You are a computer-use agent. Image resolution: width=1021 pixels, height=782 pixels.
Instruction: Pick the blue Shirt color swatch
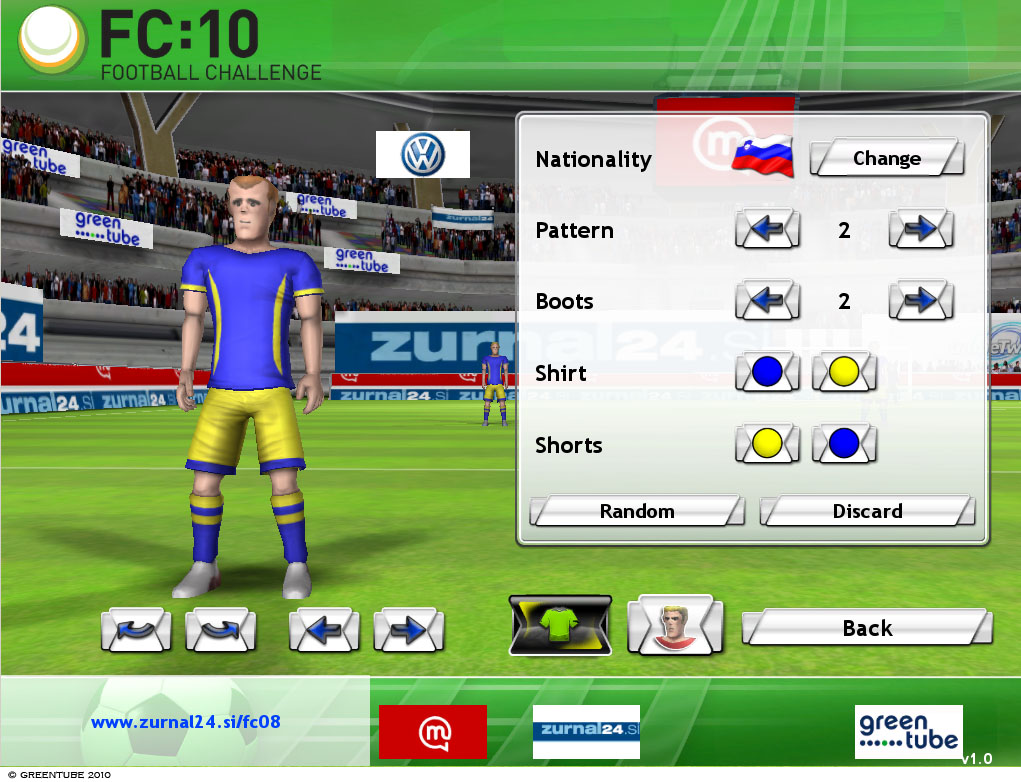(767, 373)
